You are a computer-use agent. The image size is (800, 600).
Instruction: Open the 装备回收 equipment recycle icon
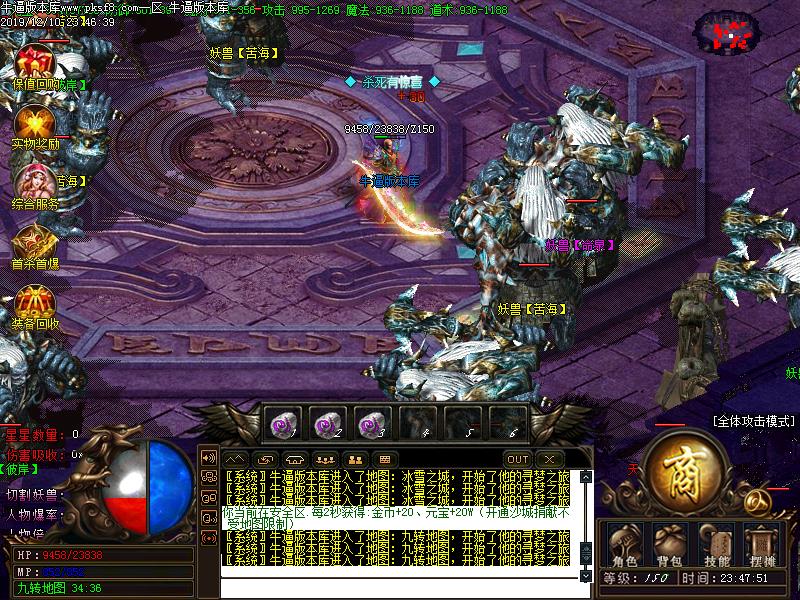(36, 304)
